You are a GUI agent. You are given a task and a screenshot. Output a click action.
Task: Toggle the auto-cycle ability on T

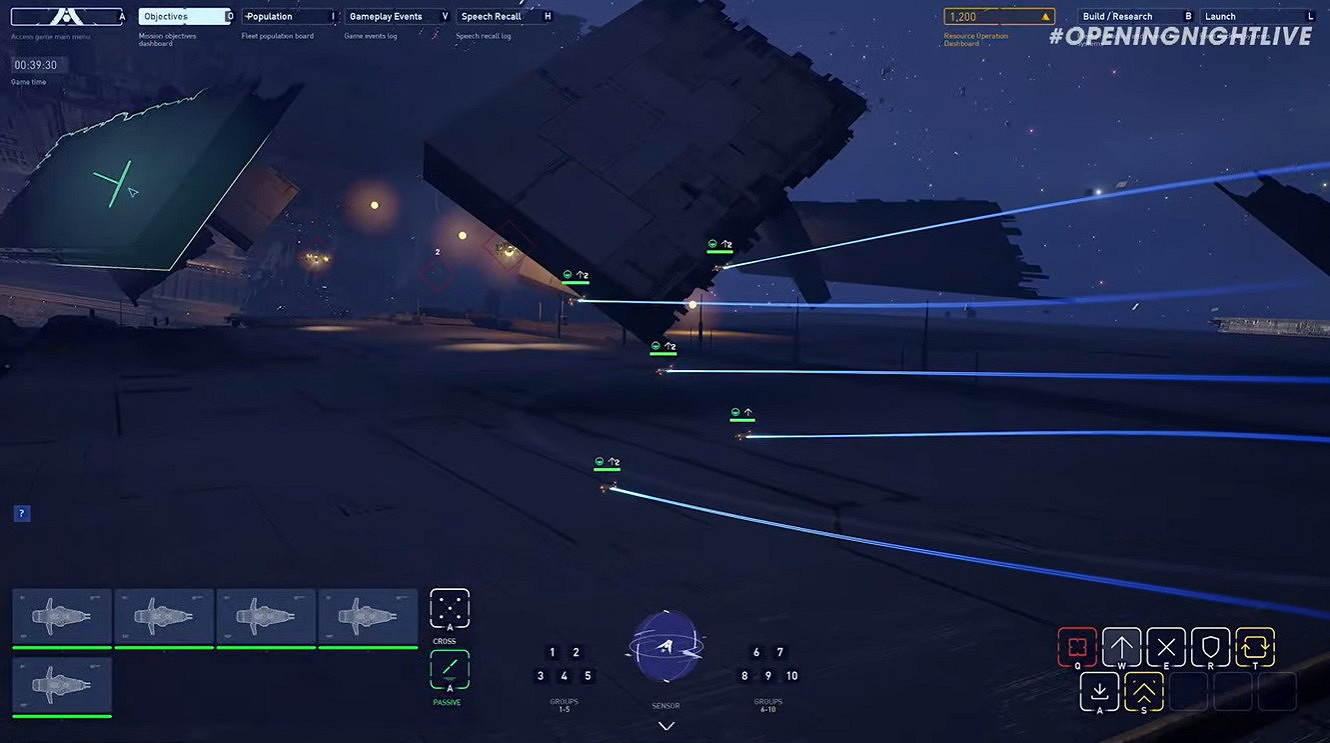1253,647
